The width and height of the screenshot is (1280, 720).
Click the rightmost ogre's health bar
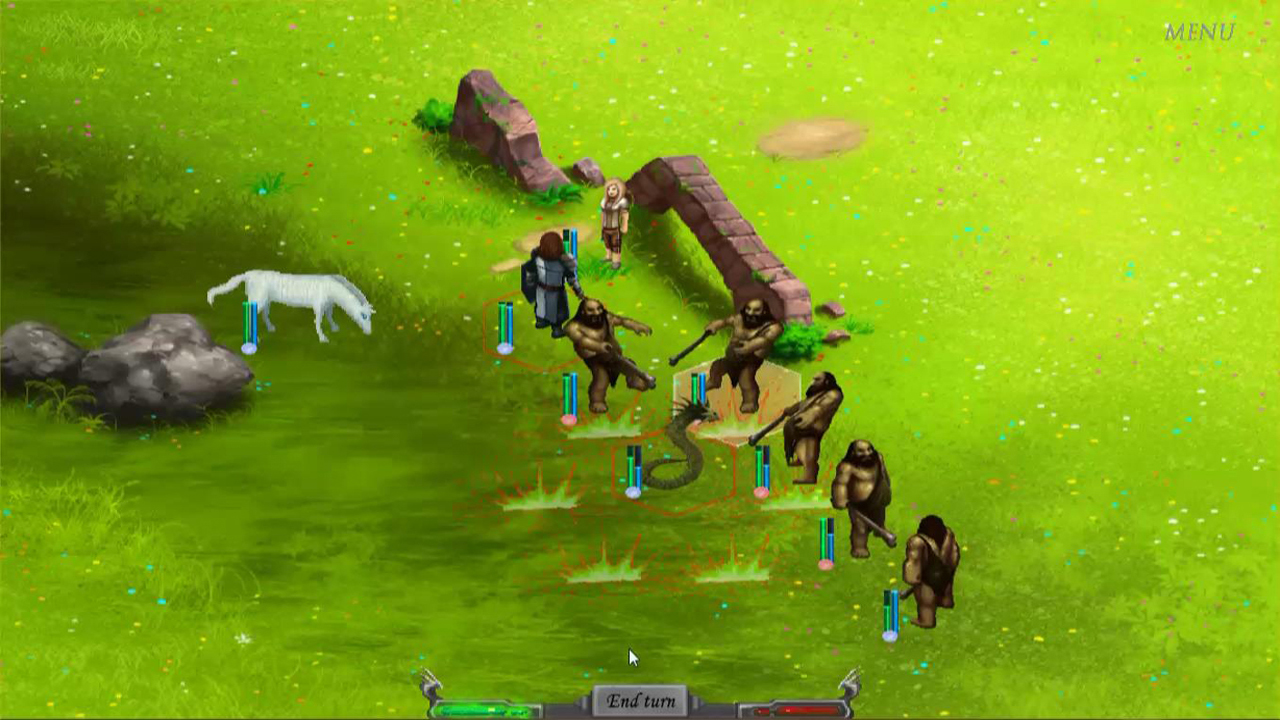pyautogui.click(x=890, y=605)
